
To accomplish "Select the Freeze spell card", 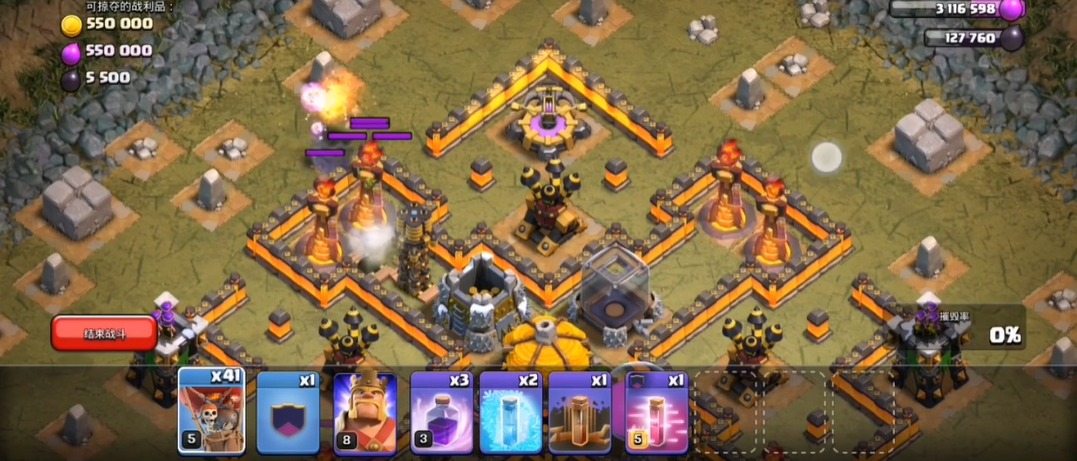I will (x=510, y=412).
